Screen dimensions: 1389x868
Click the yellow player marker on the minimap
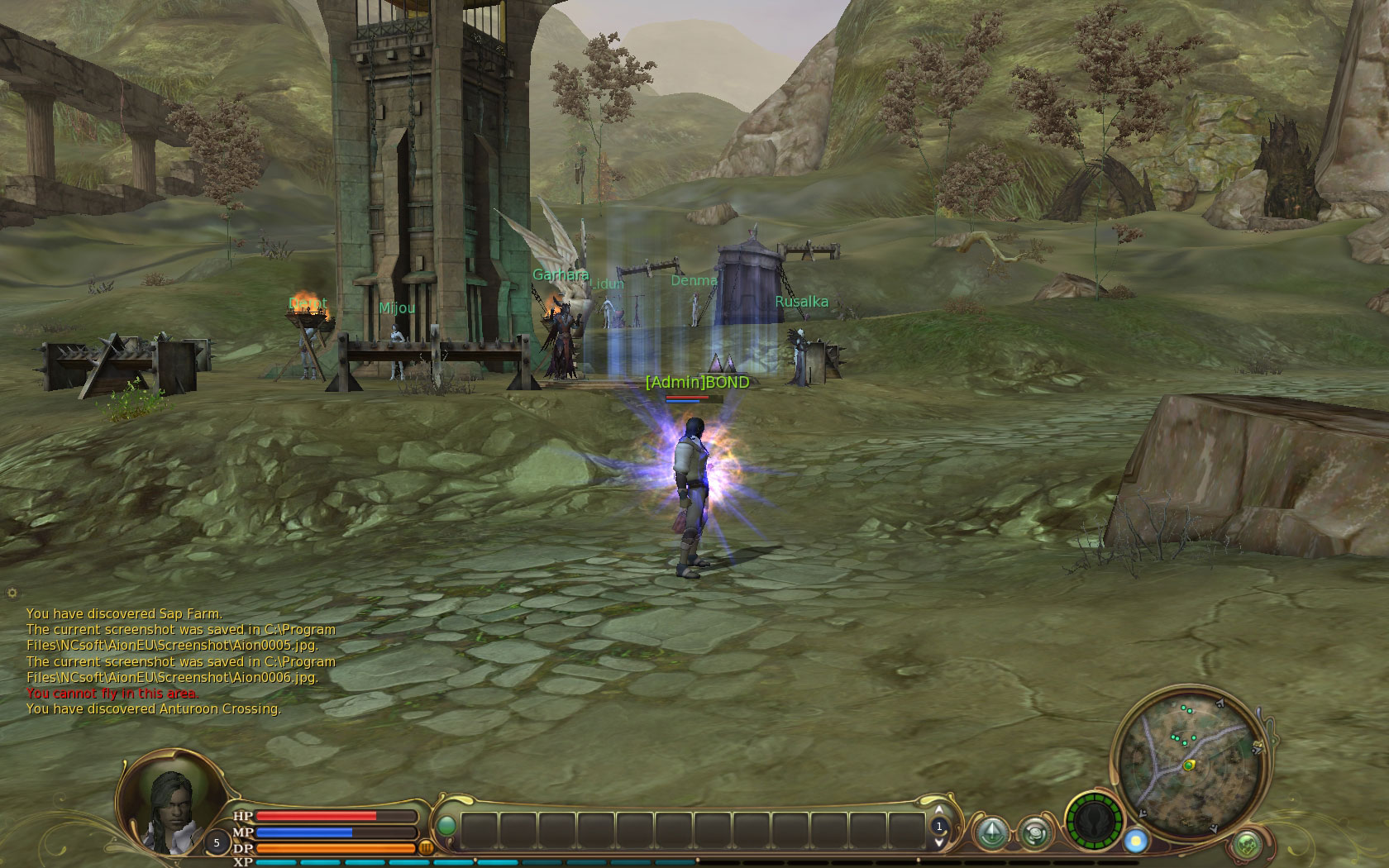pos(1189,765)
